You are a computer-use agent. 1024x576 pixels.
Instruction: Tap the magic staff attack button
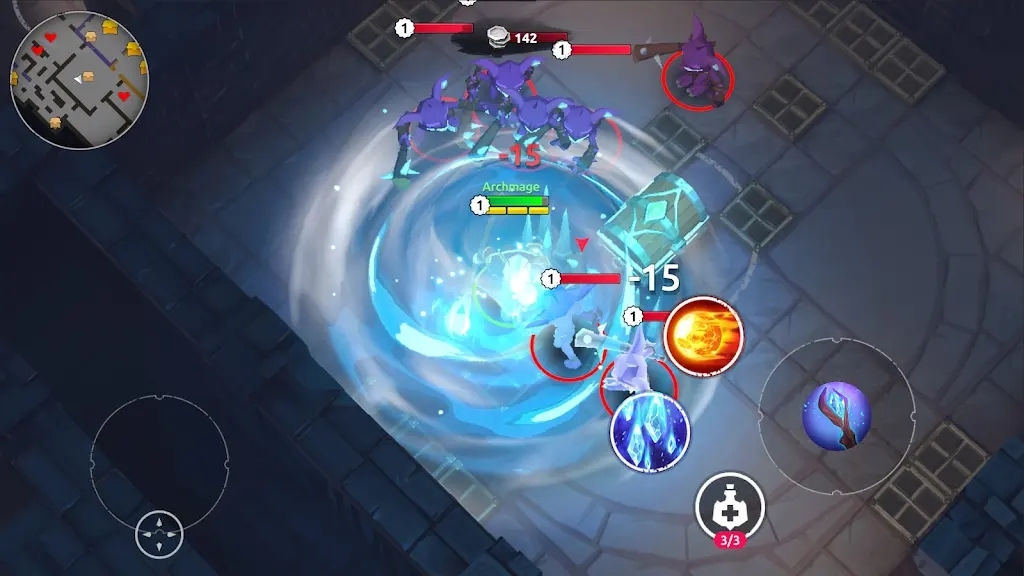pyautogui.click(x=836, y=416)
